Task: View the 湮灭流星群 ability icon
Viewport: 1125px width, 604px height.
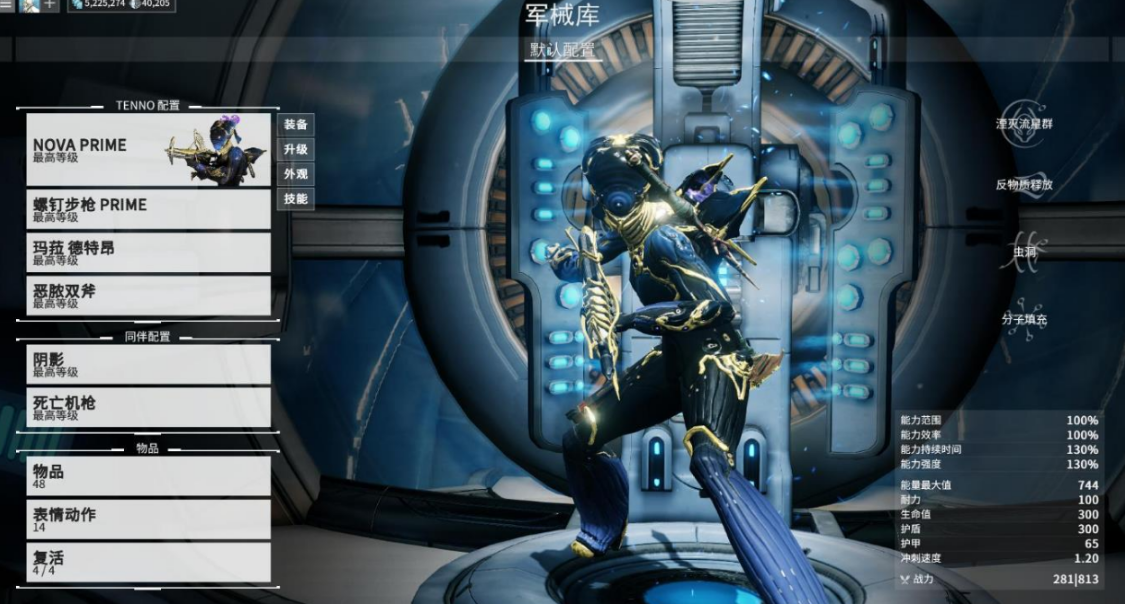Action: point(1024,124)
